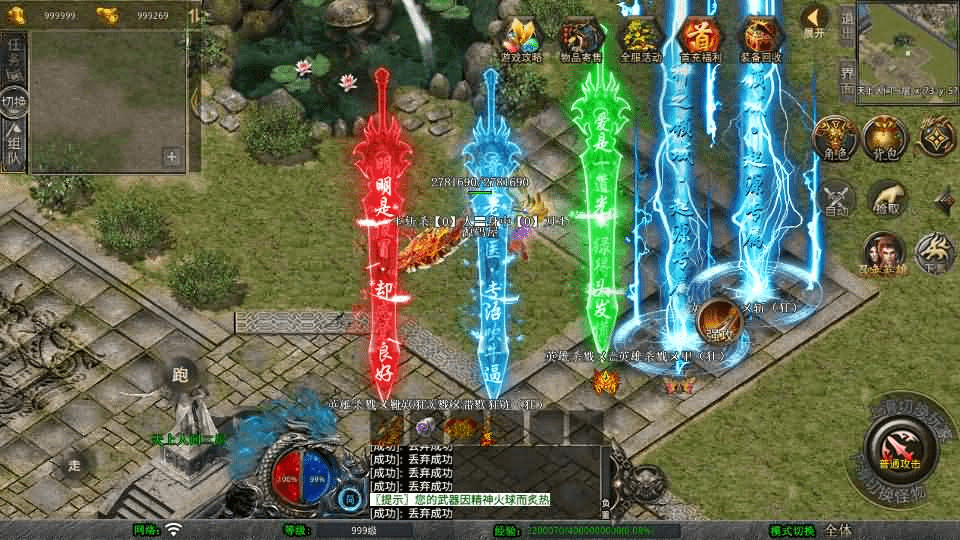The image size is (960, 540).
Task: Select the 跑 run mode button
Action: [182, 376]
